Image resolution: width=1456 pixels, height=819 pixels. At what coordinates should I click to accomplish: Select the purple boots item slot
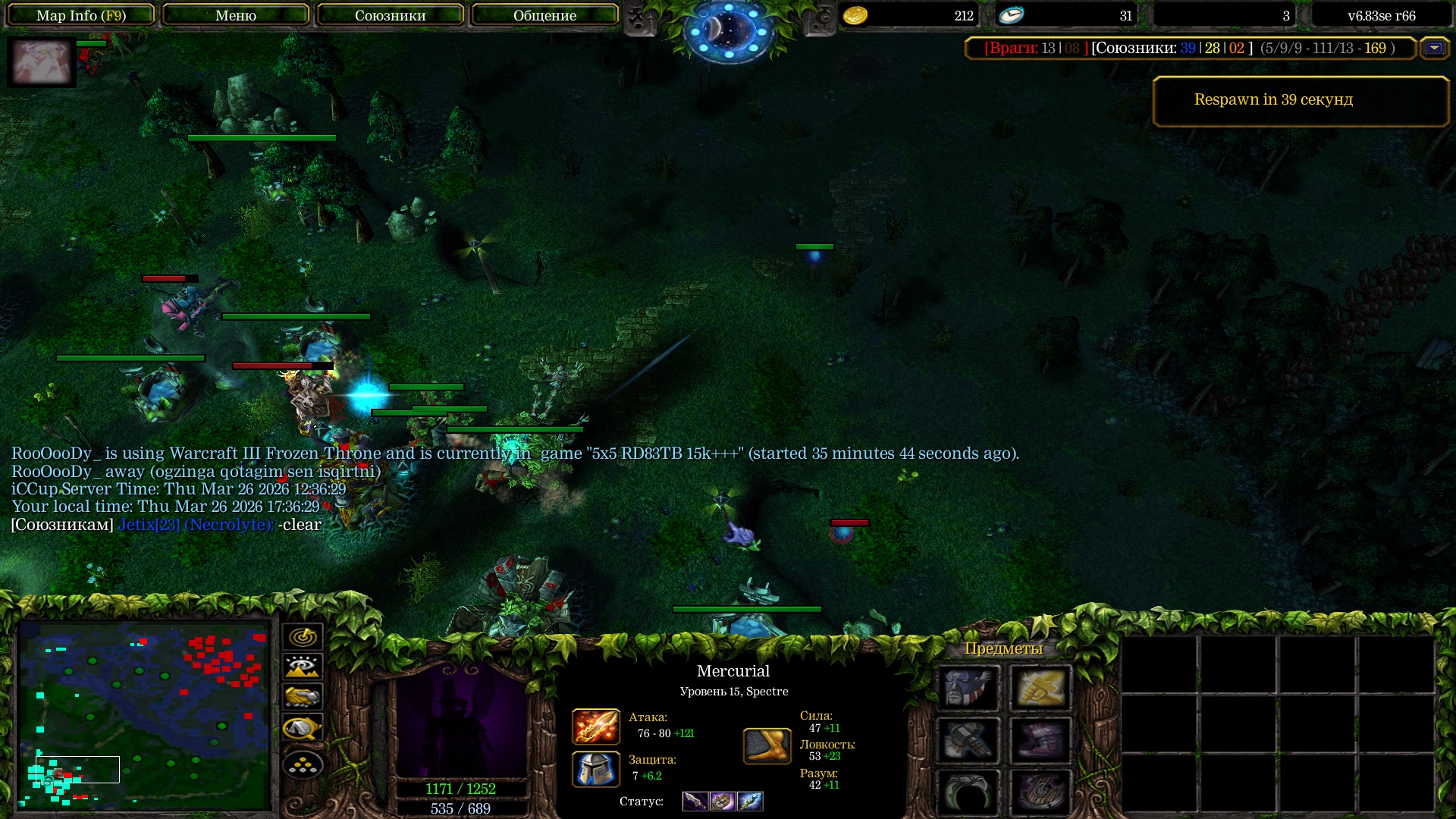point(1040,740)
